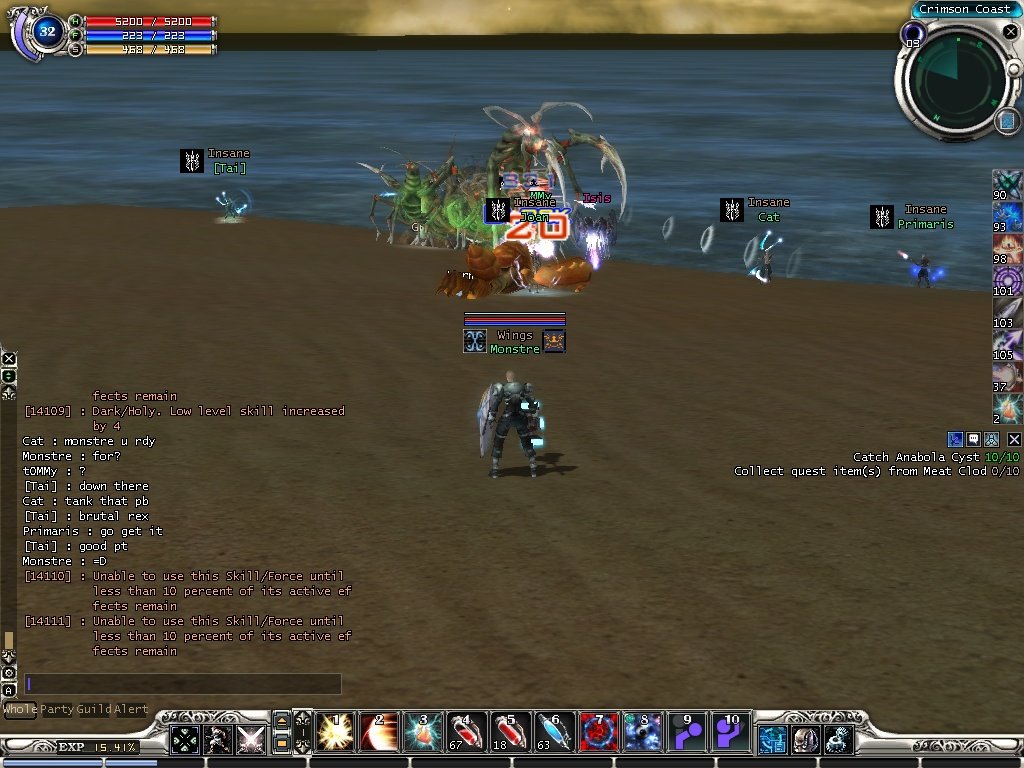Use the blue potion with 63 charges
1024x768 pixels.
click(x=555, y=732)
